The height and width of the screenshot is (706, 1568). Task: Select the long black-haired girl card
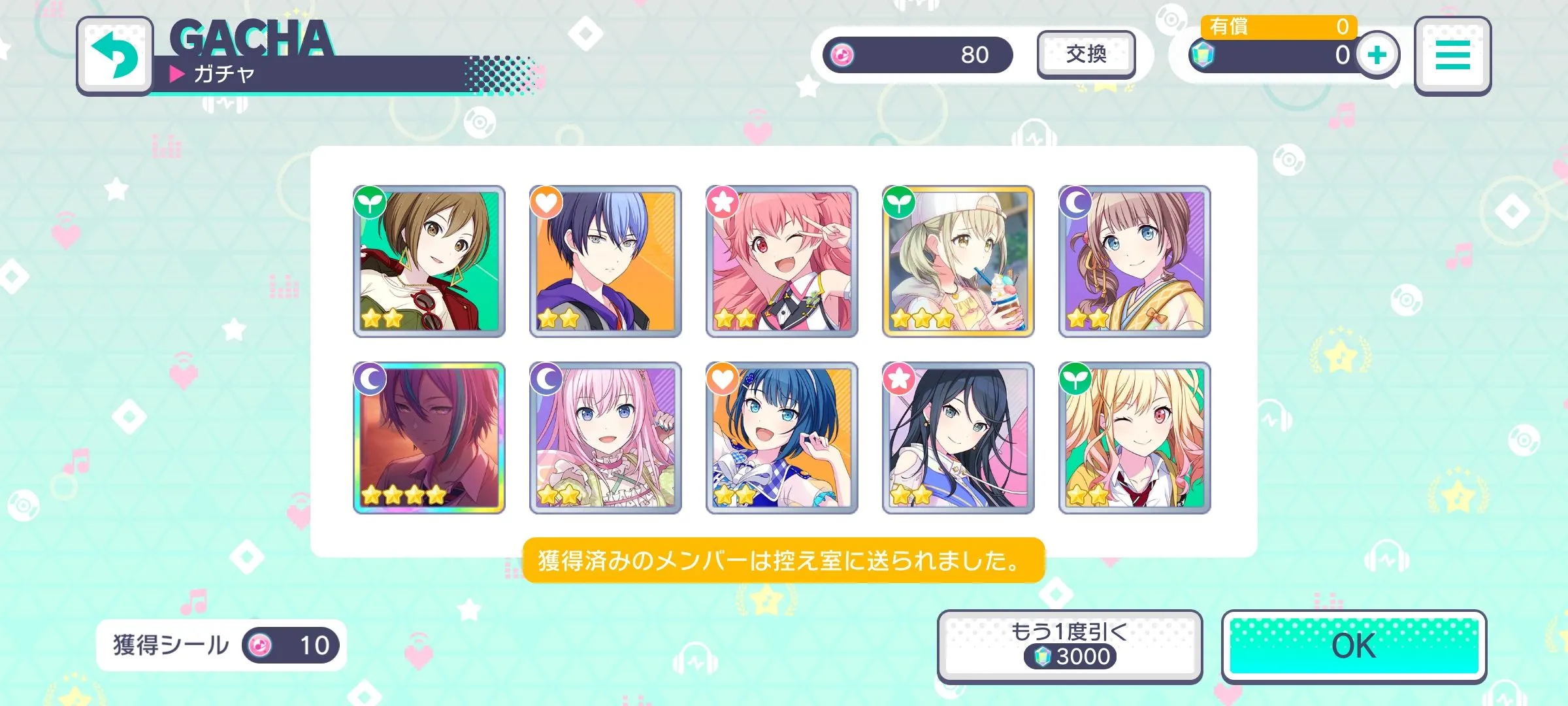click(958, 438)
